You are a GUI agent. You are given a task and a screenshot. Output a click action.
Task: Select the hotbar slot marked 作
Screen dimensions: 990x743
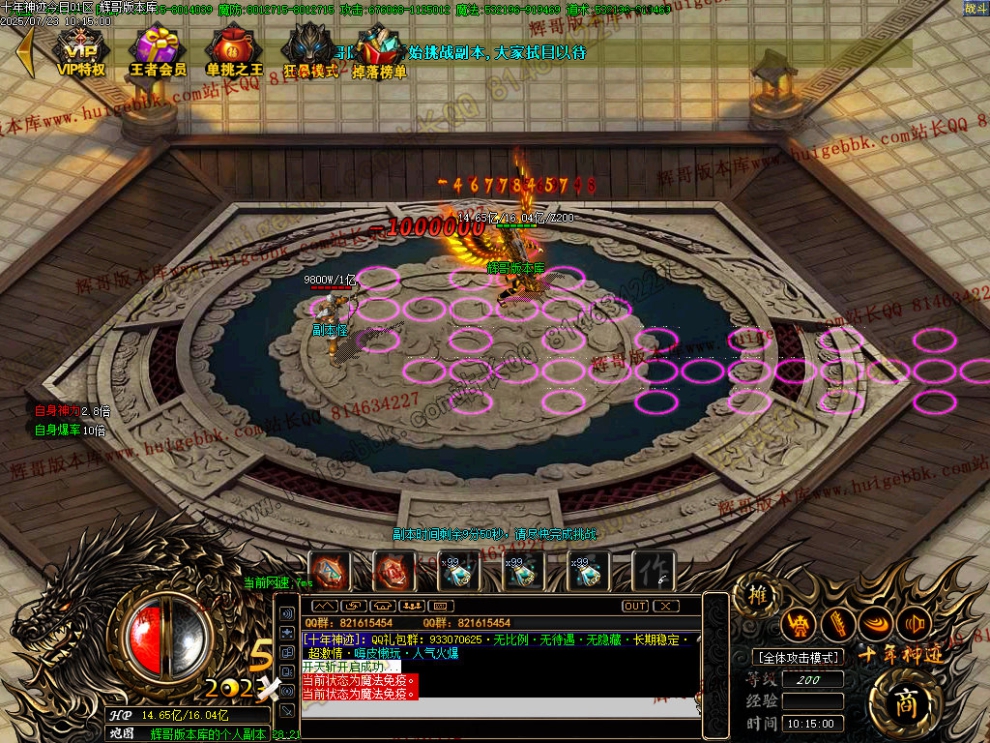(653, 571)
